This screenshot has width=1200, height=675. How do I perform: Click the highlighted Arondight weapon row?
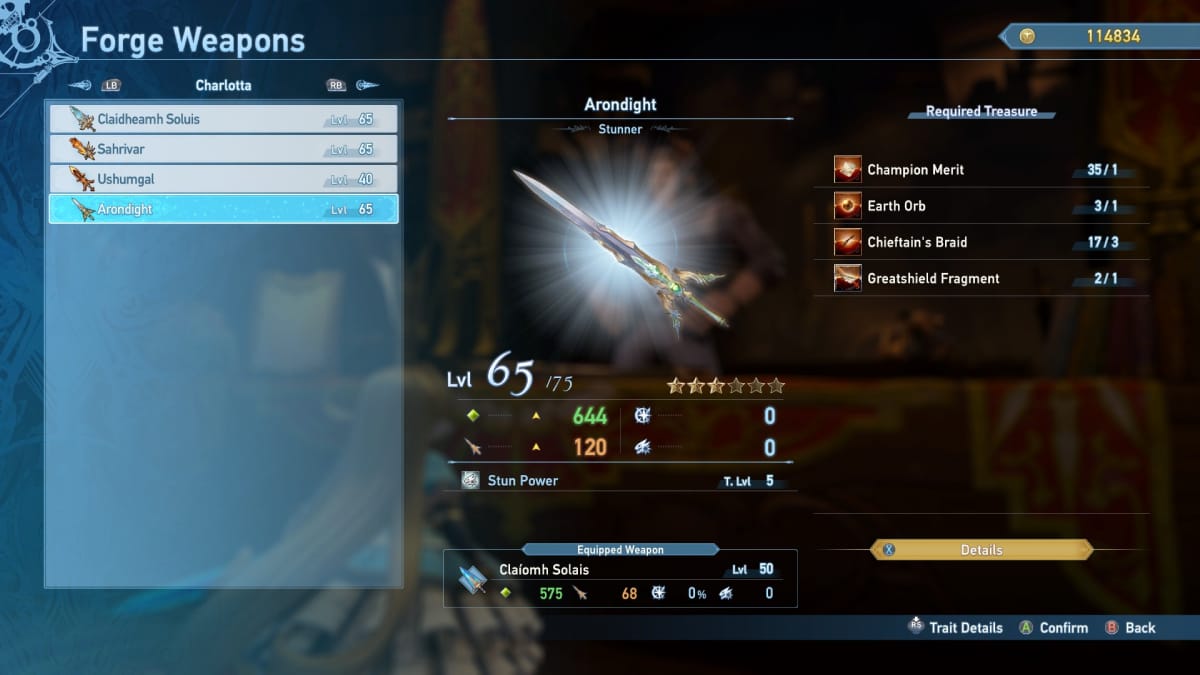coord(223,209)
